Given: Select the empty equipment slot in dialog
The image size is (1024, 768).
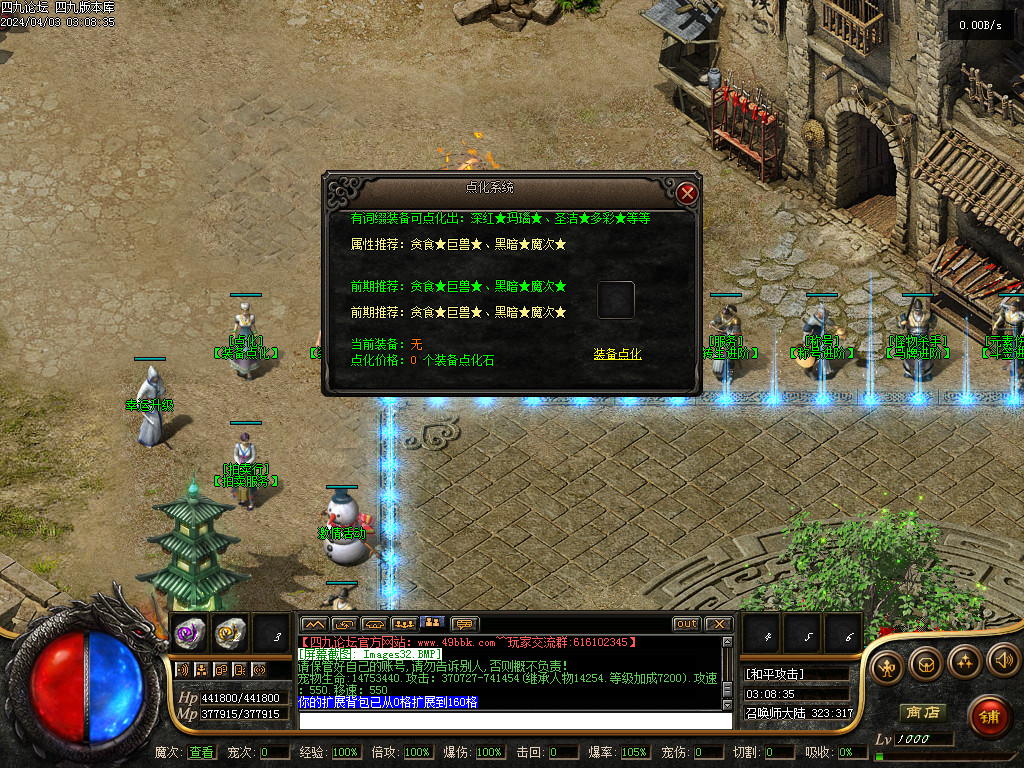Looking at the screenshot, I should 615,300.
